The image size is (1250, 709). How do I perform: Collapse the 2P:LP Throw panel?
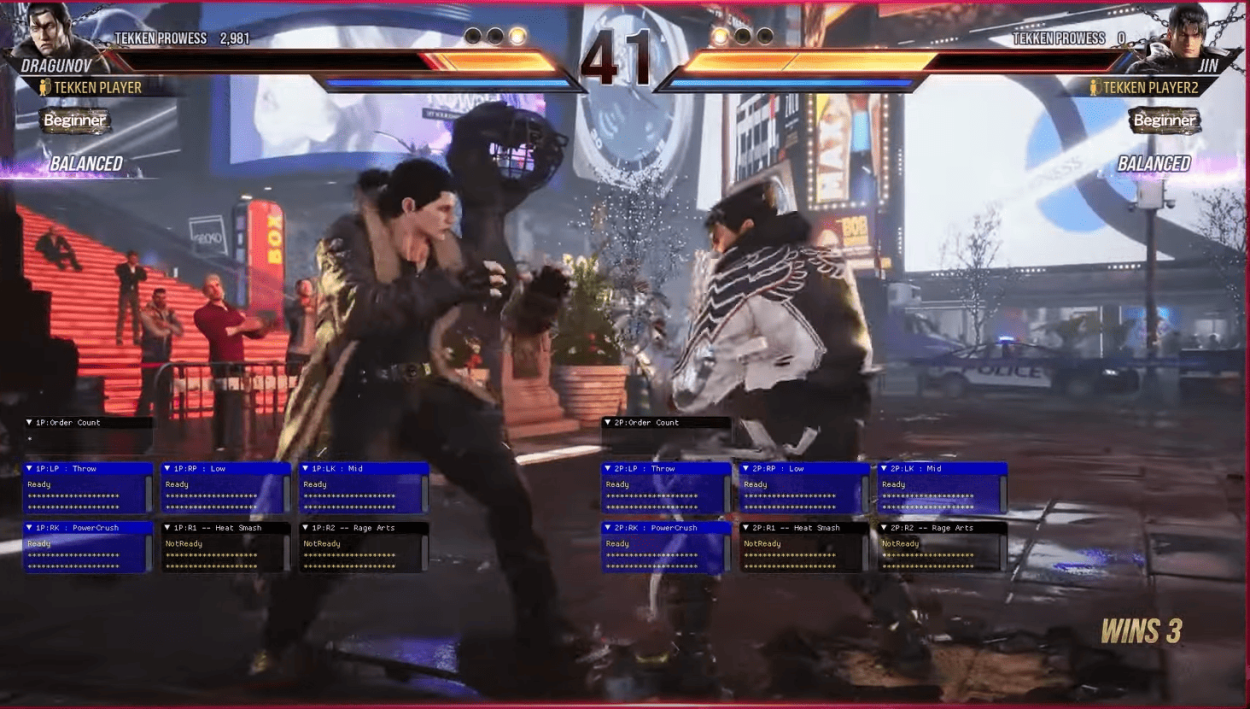click(608, 469)
